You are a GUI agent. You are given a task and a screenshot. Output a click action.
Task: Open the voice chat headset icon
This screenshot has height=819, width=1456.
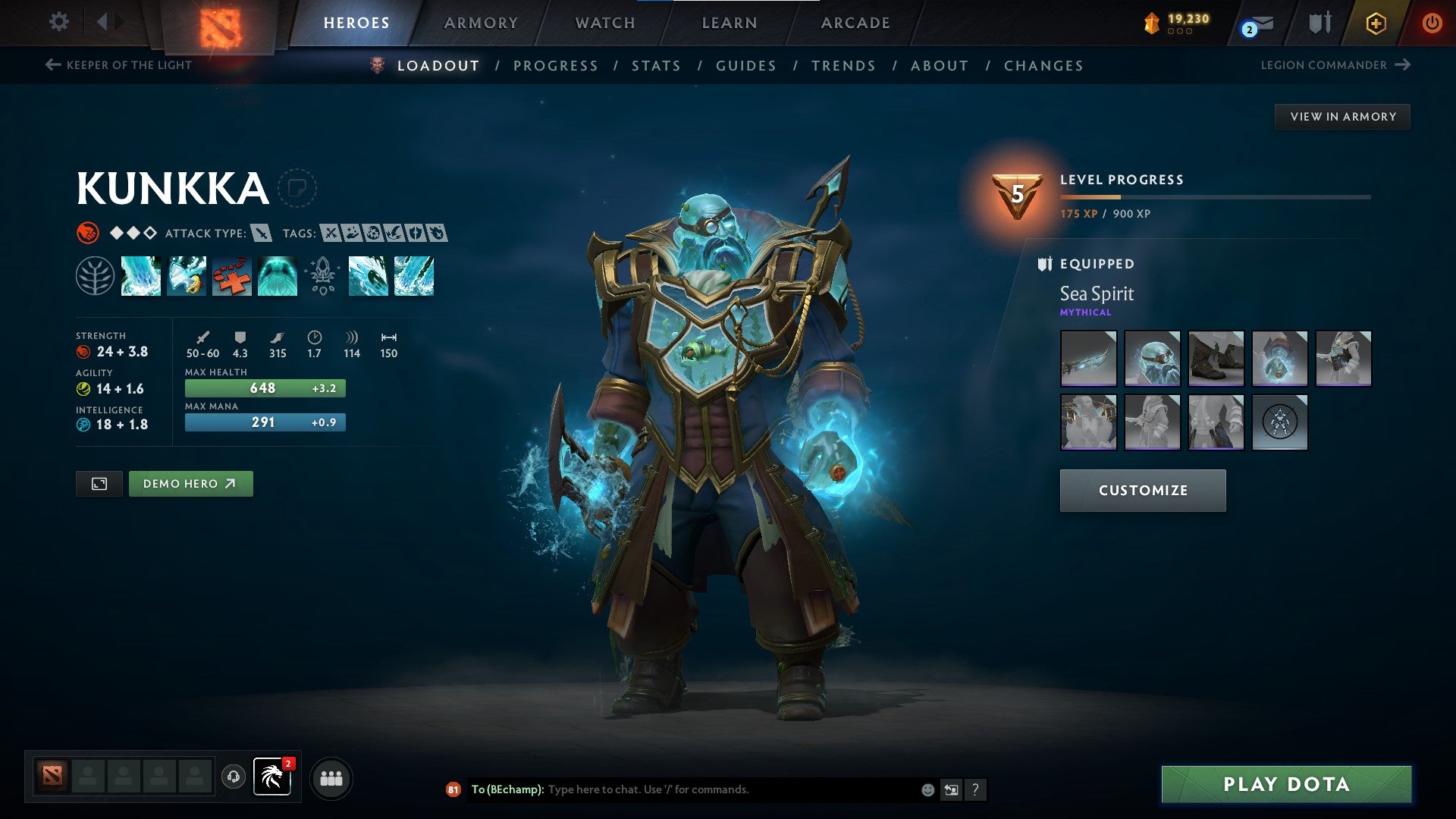[x=234, y=777]
